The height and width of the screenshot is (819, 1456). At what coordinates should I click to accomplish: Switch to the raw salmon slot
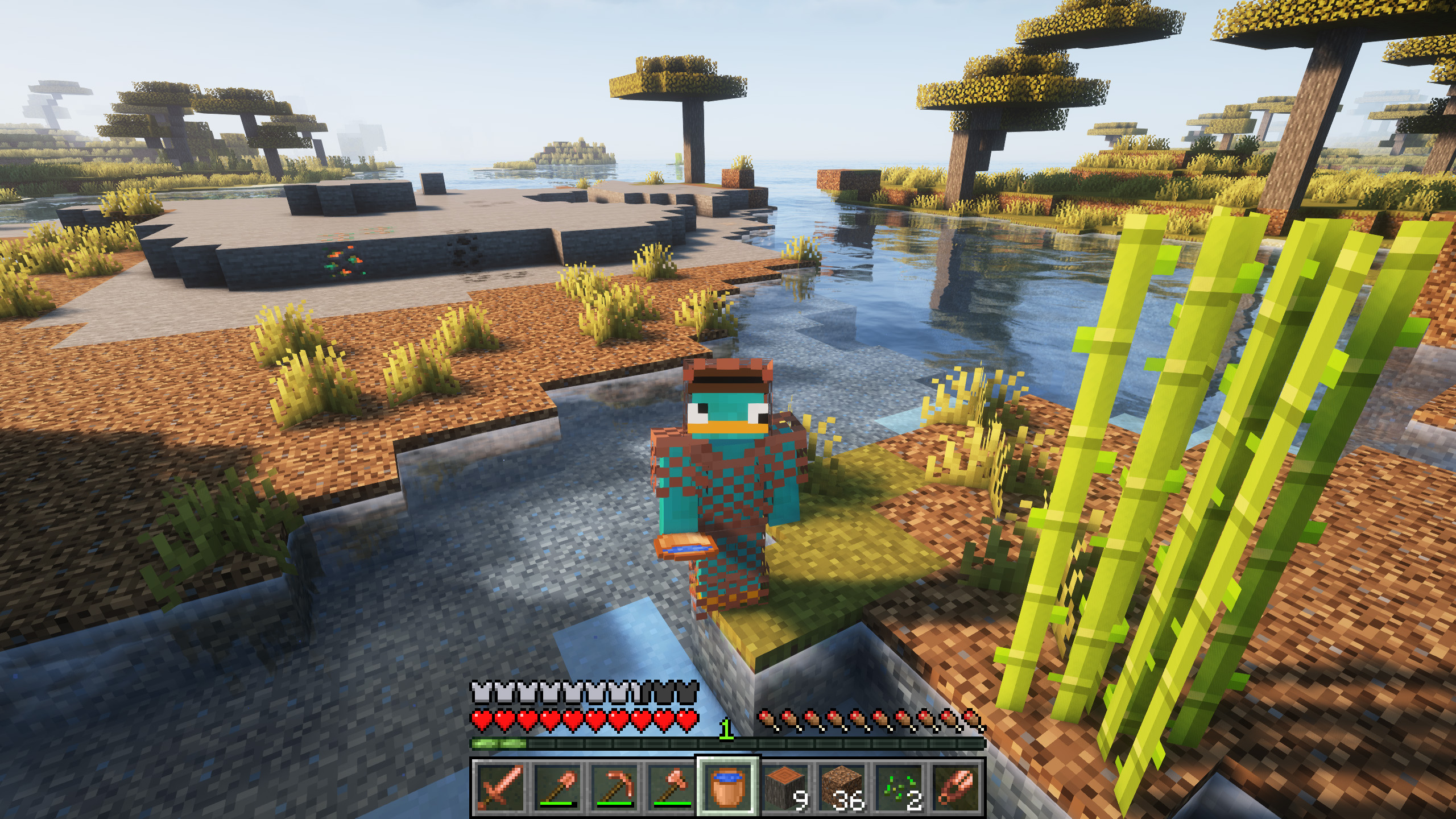point(956,785)
